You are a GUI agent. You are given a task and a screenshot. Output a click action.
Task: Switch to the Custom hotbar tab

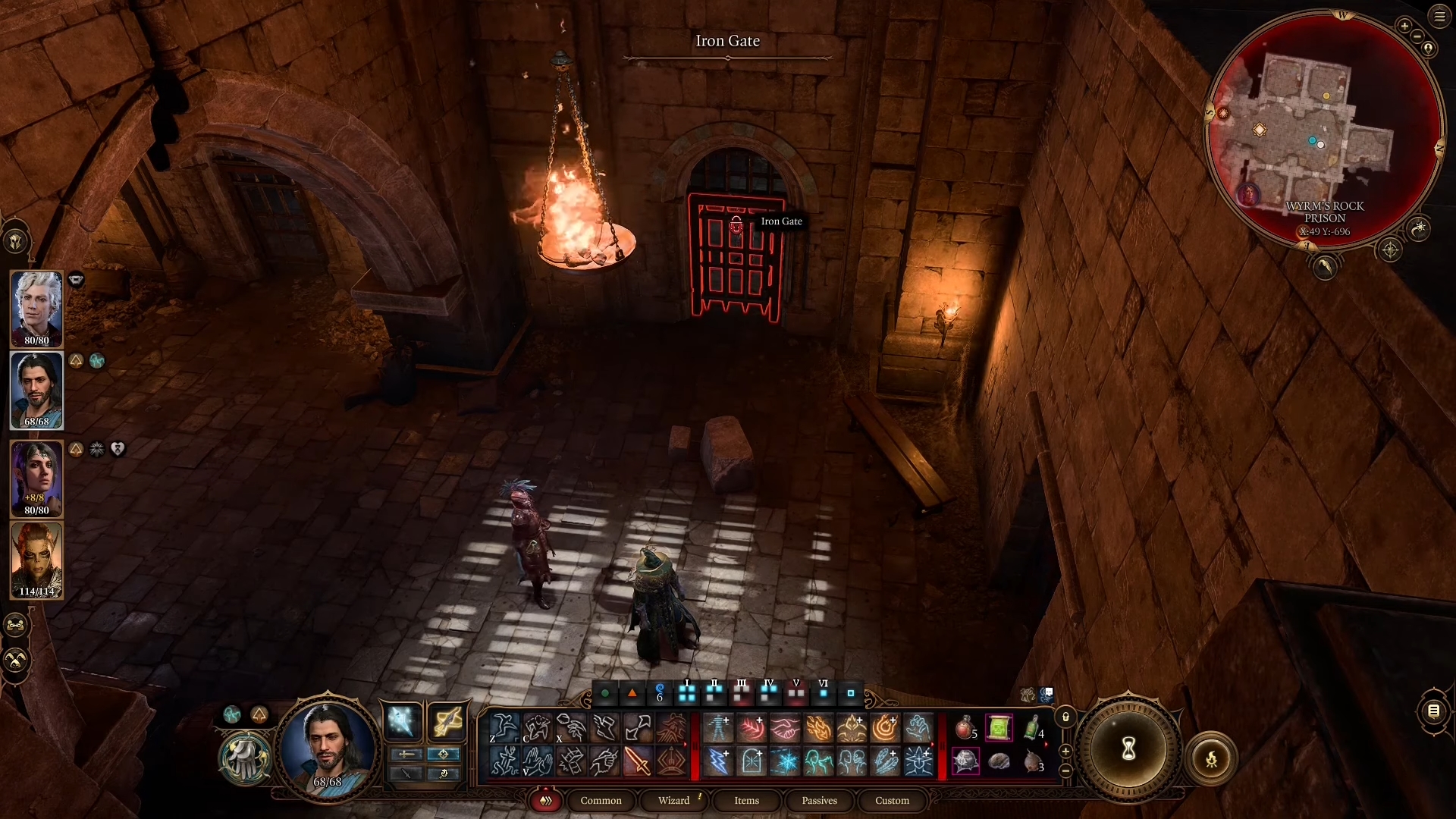tap(892, 801)
